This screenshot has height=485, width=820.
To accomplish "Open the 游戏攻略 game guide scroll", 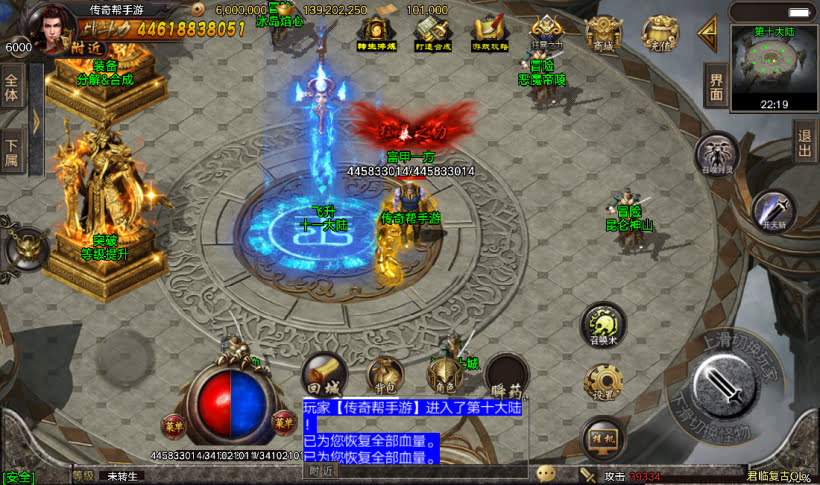I will [488, 33].
